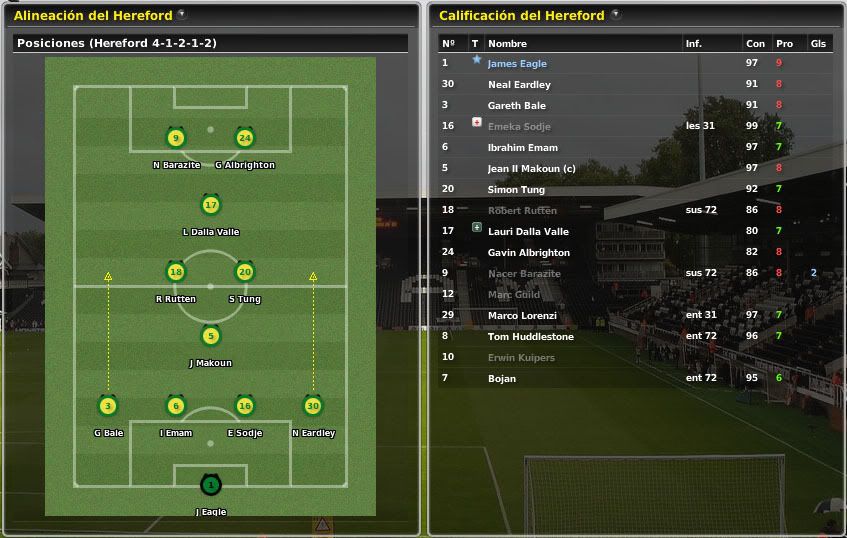Pick L Dalla Valle's number 17 marker
This screenshot has width=847, height=538.
[x=210, y=206]
